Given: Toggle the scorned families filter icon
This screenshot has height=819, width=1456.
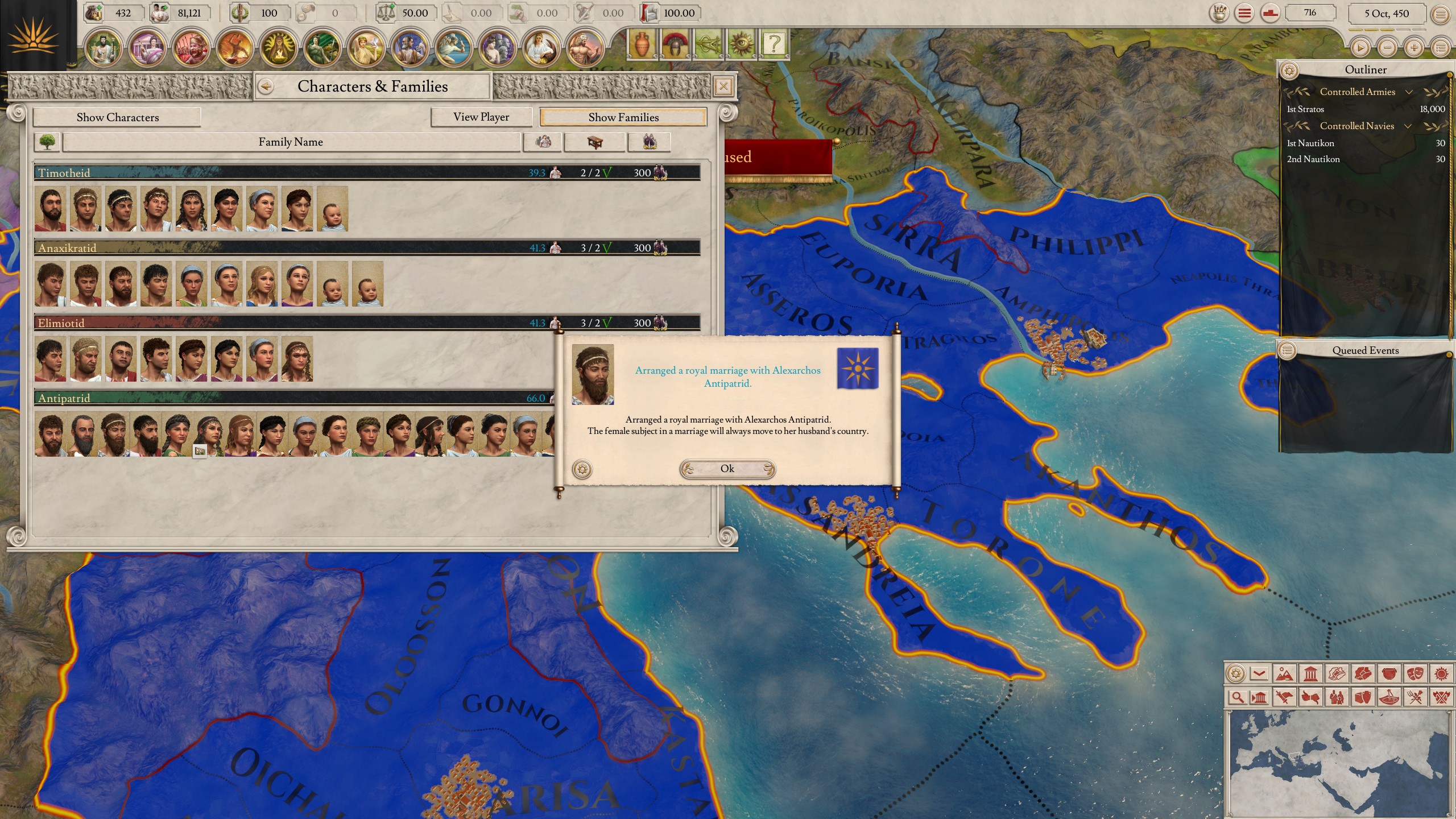Looking at the screenshot, I should tap(650, 142).
